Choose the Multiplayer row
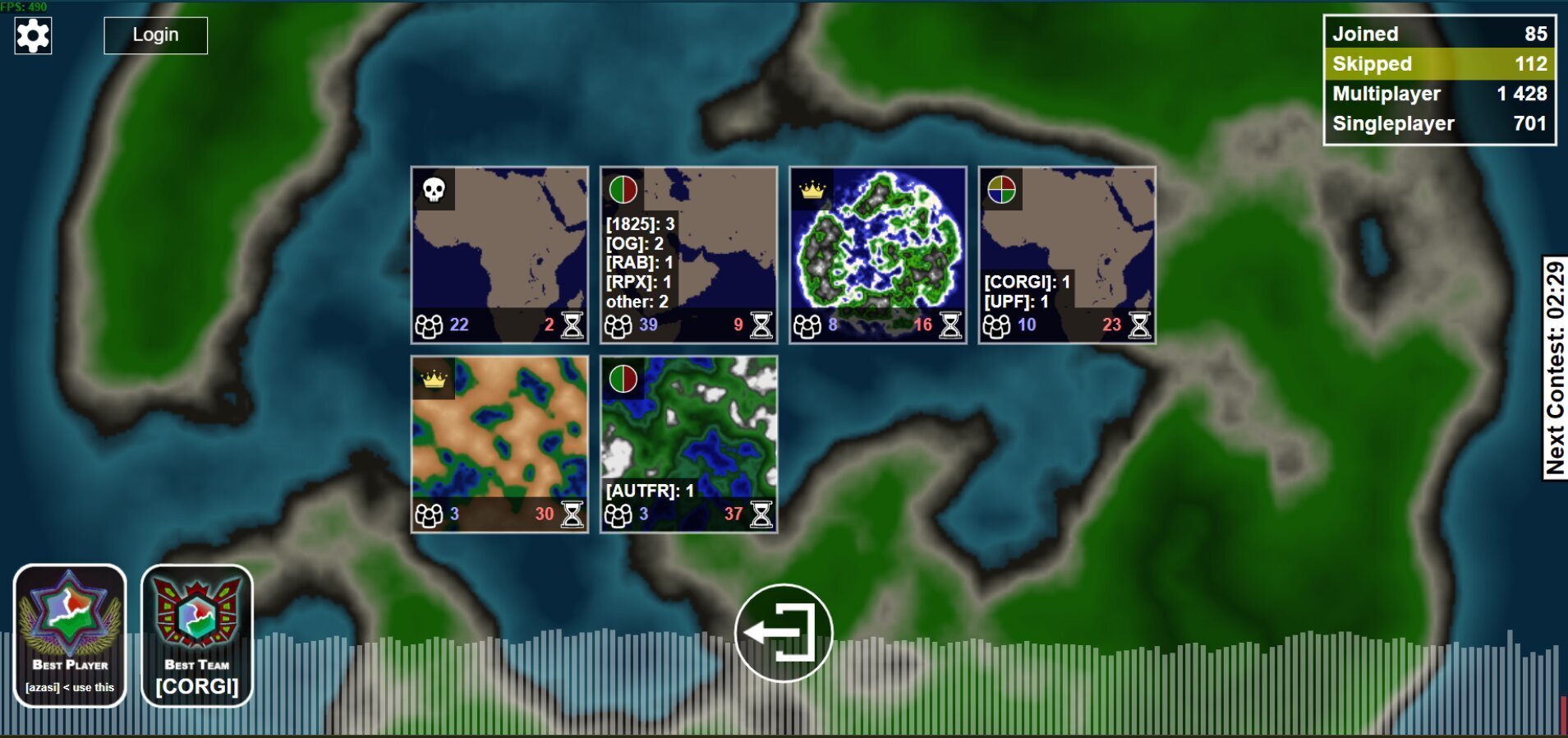 [x=1439, y=94]
